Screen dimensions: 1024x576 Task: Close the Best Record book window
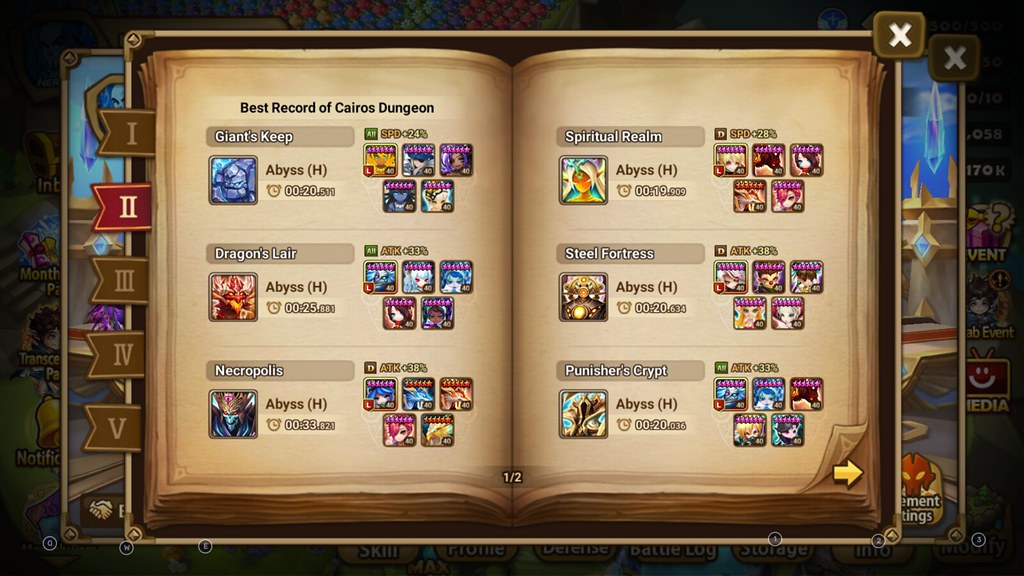[899, 36]
